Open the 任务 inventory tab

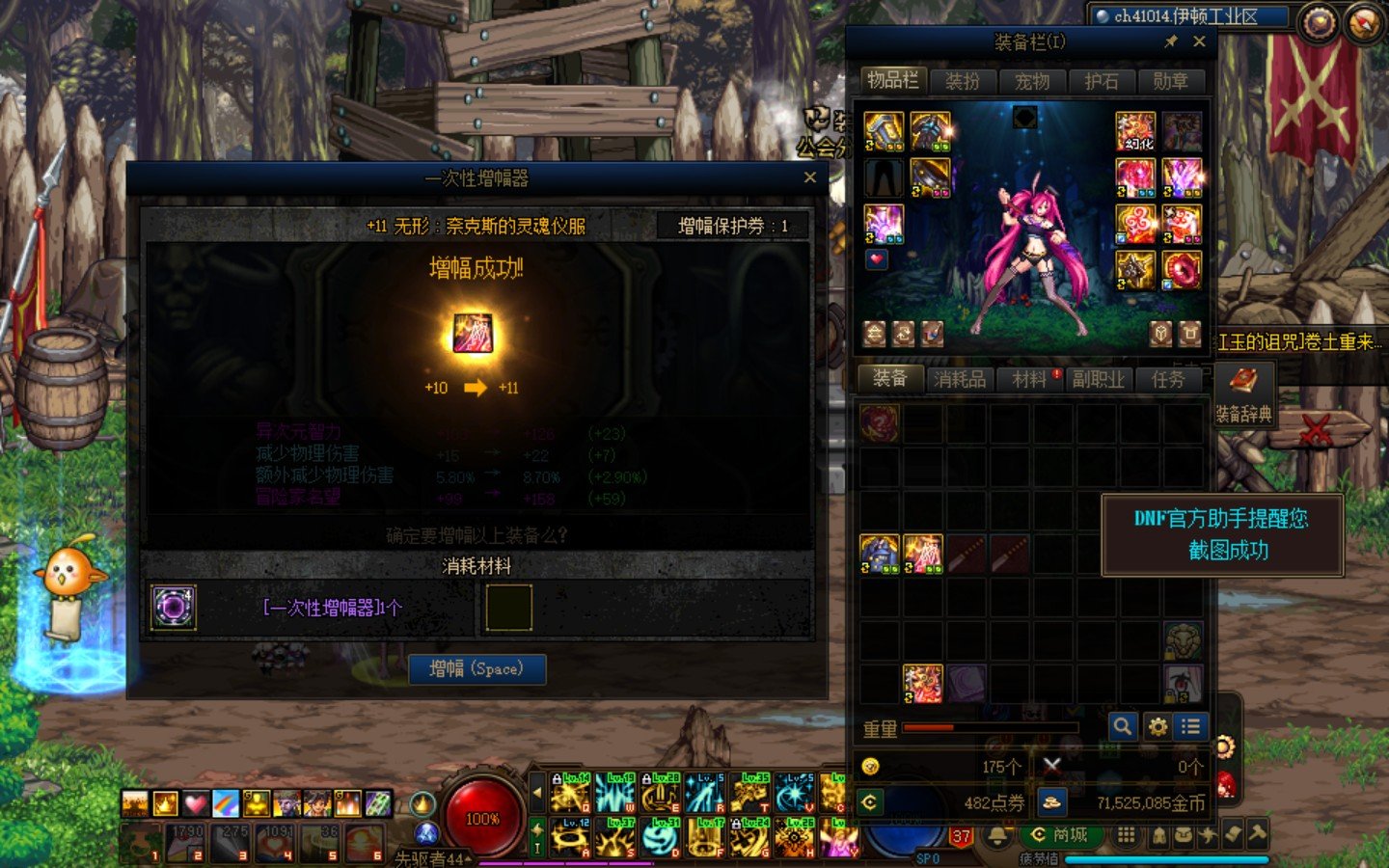click(x=1168, y=379)
